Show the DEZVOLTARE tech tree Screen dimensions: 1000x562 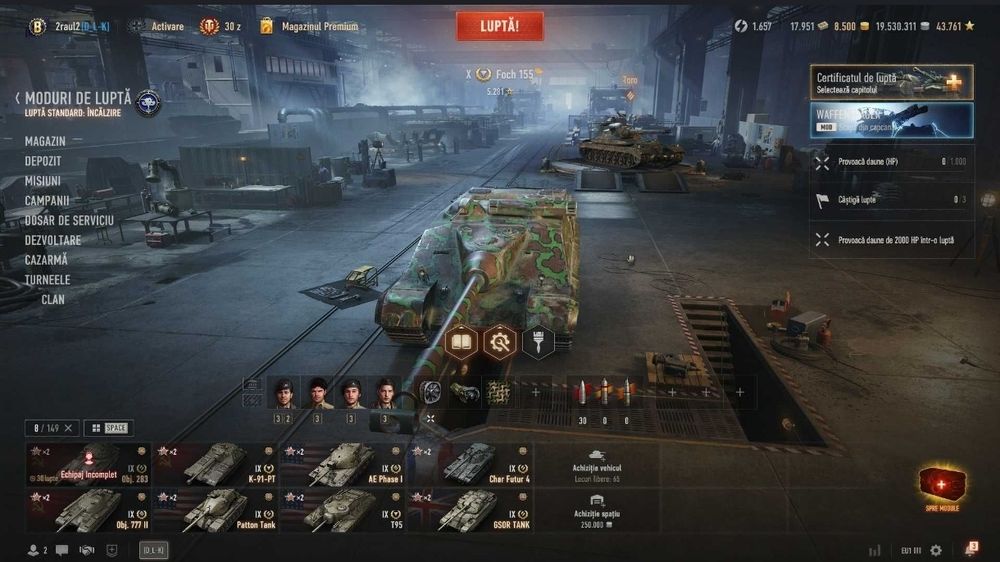tap(53, 240)
